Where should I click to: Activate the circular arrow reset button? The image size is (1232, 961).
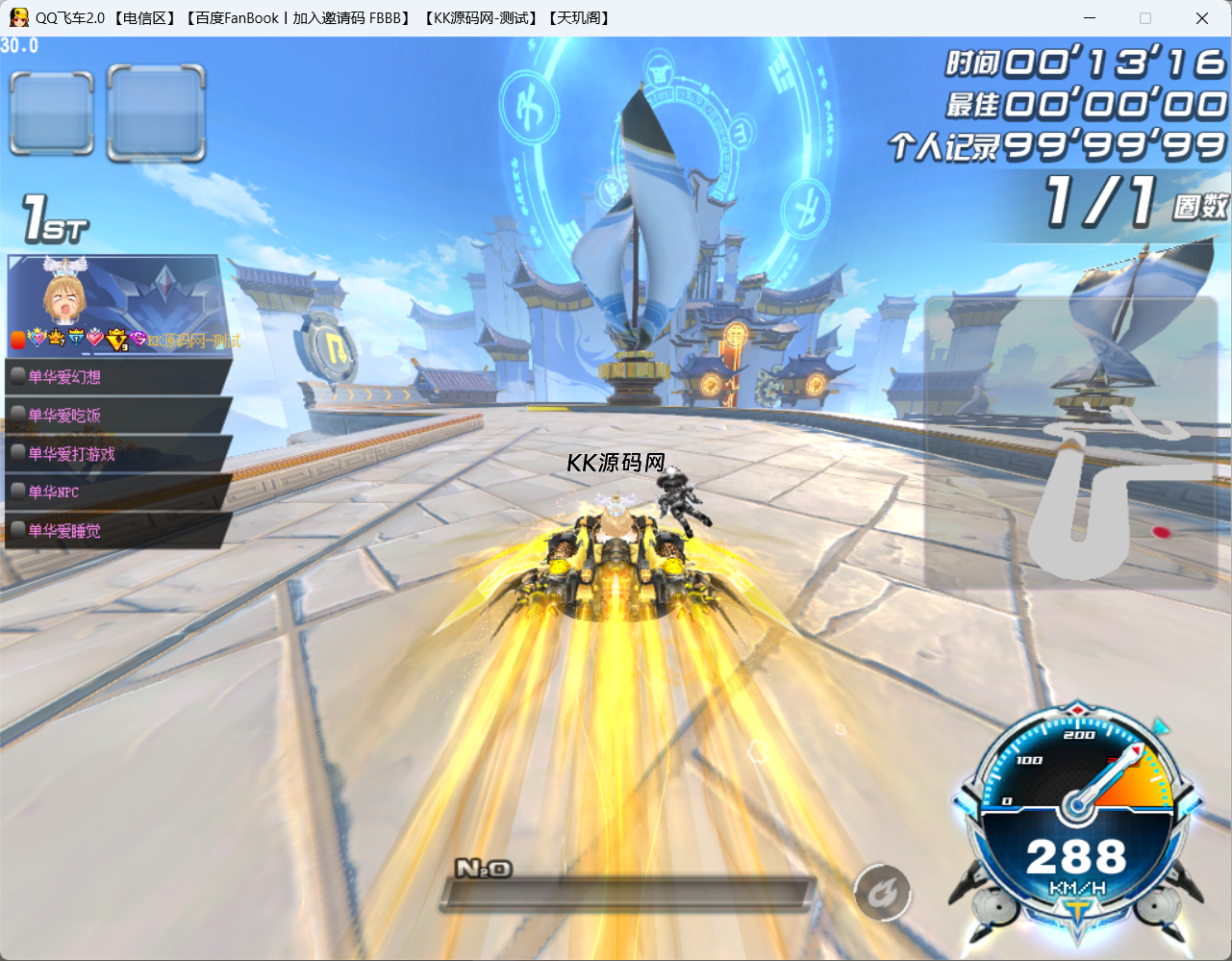click(x=882, y=893)
